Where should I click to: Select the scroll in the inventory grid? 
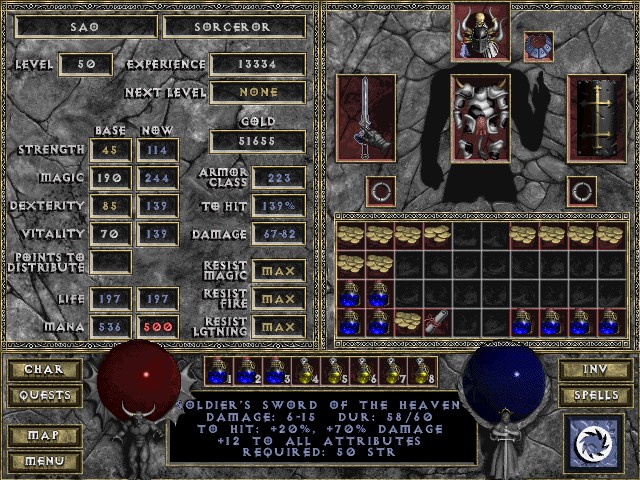coord(437,321)
